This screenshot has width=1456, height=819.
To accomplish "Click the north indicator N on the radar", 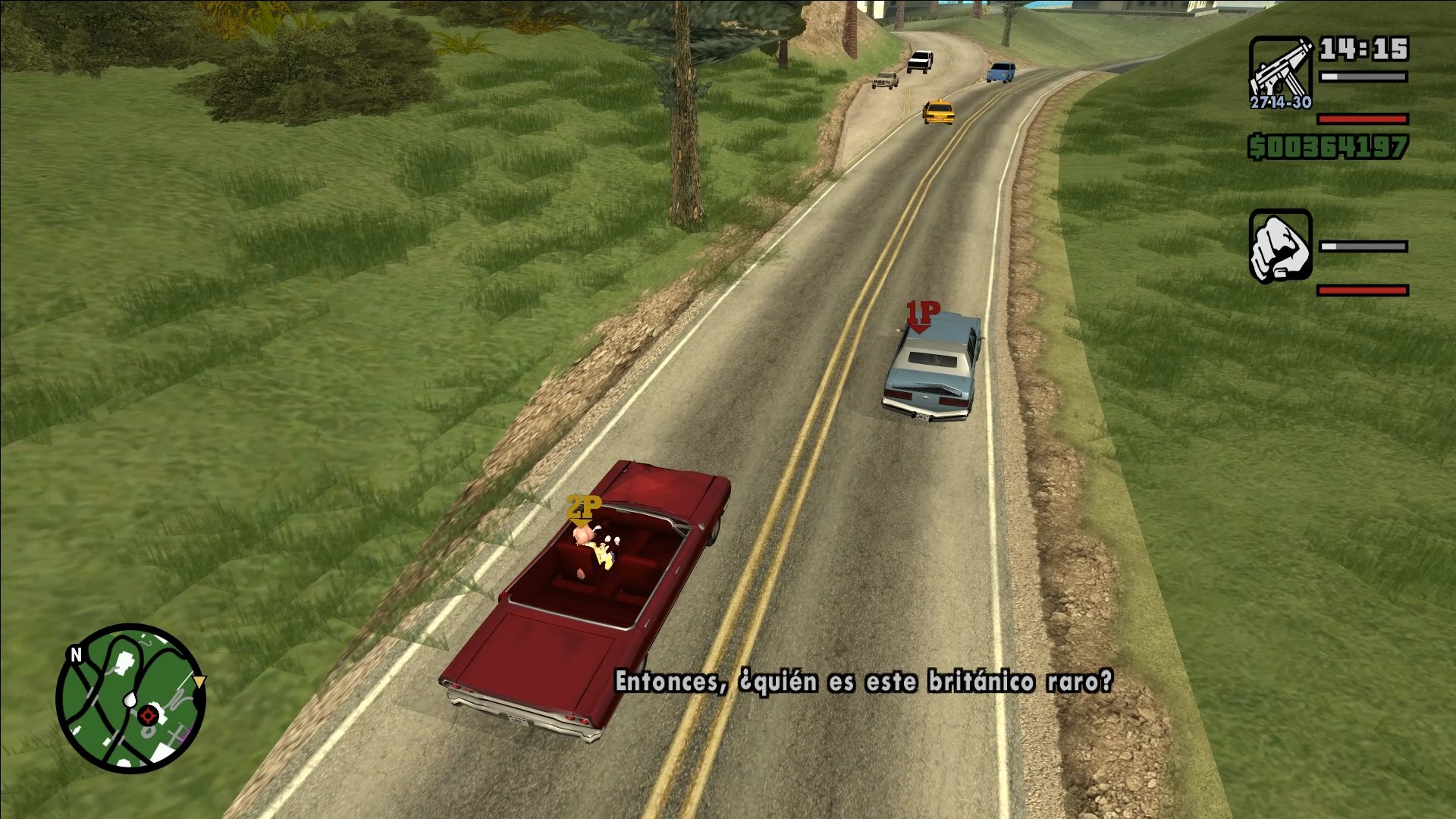I will coord(77,654).
